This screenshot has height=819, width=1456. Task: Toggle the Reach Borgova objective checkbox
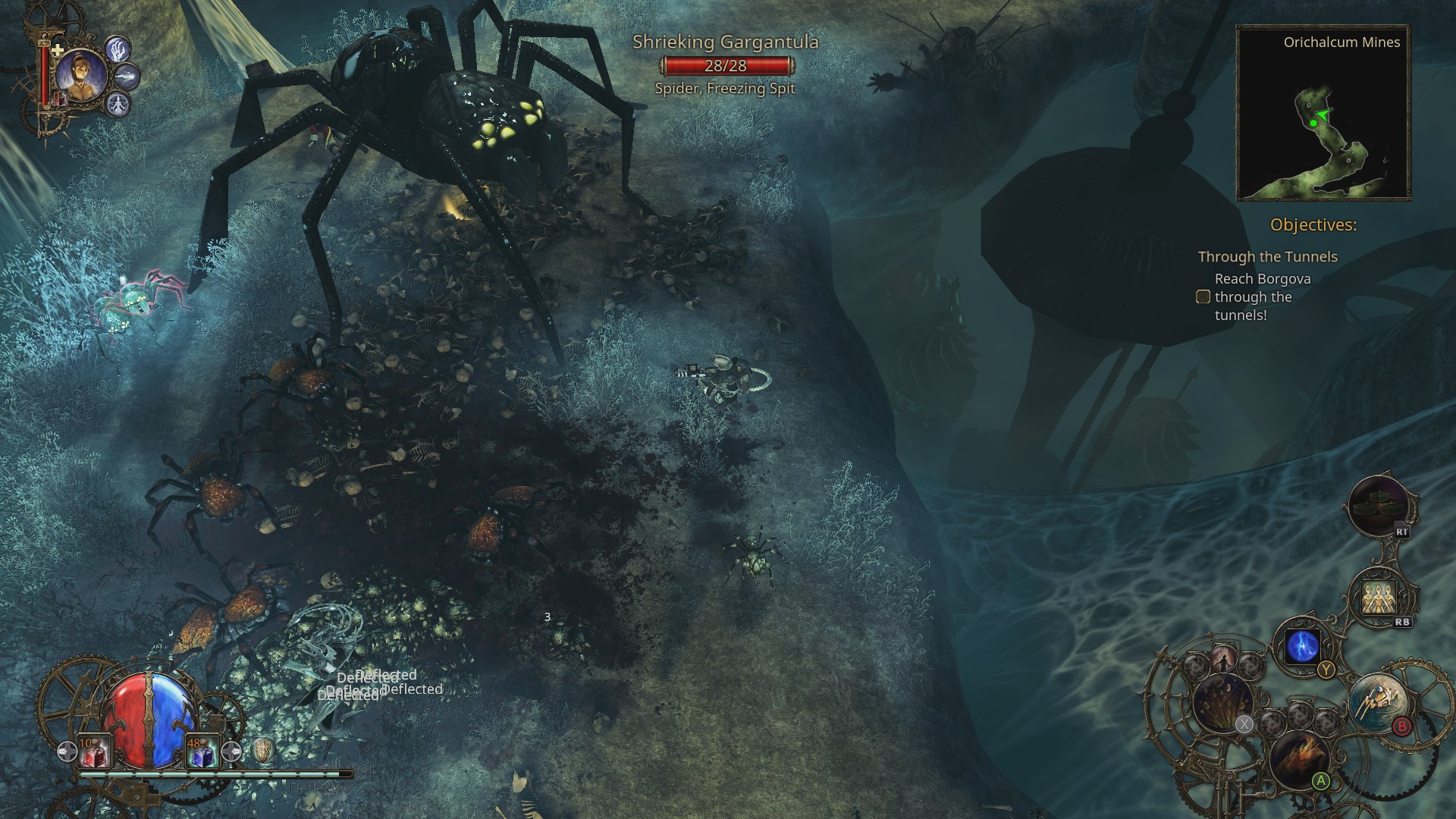(x=1203, y=297)
